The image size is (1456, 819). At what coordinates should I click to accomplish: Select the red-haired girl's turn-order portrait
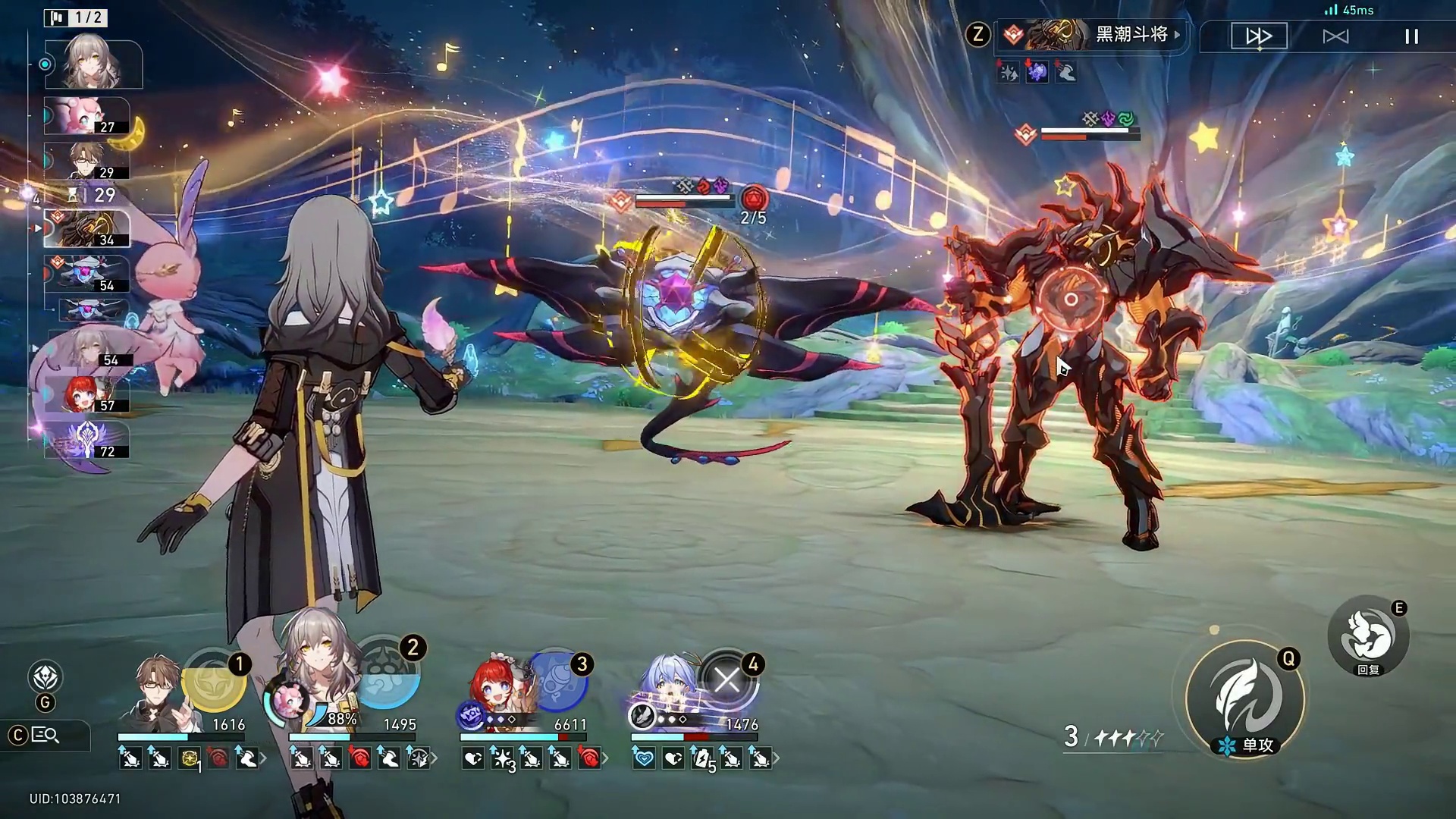[x=85, y=394]
